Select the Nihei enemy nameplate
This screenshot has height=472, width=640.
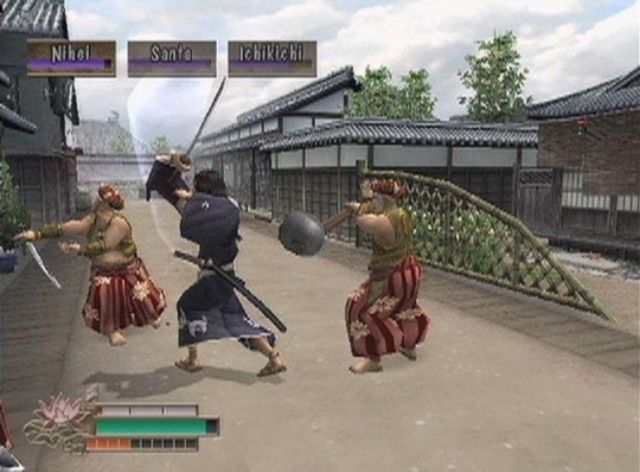coord(71,58)
